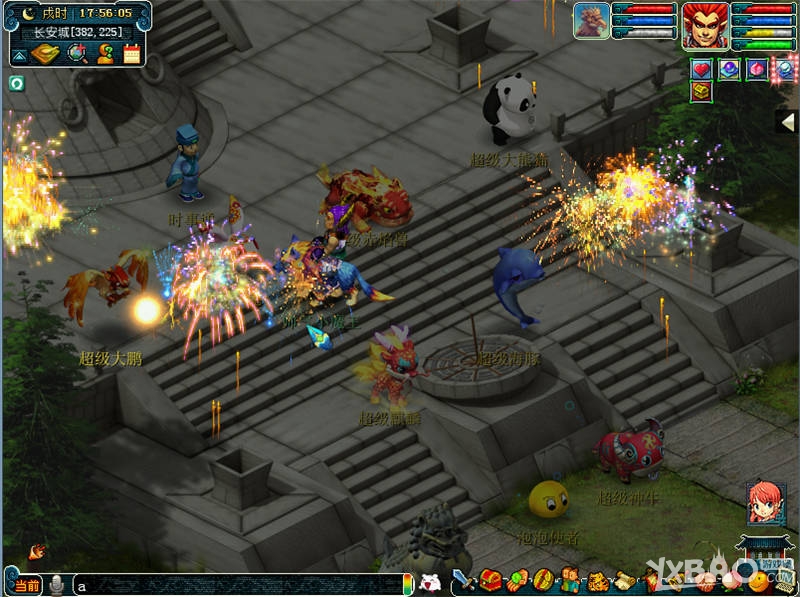Click the purple orb buff icon
The height and width of the screenshot is (597, 800).
tap(730, 69)
